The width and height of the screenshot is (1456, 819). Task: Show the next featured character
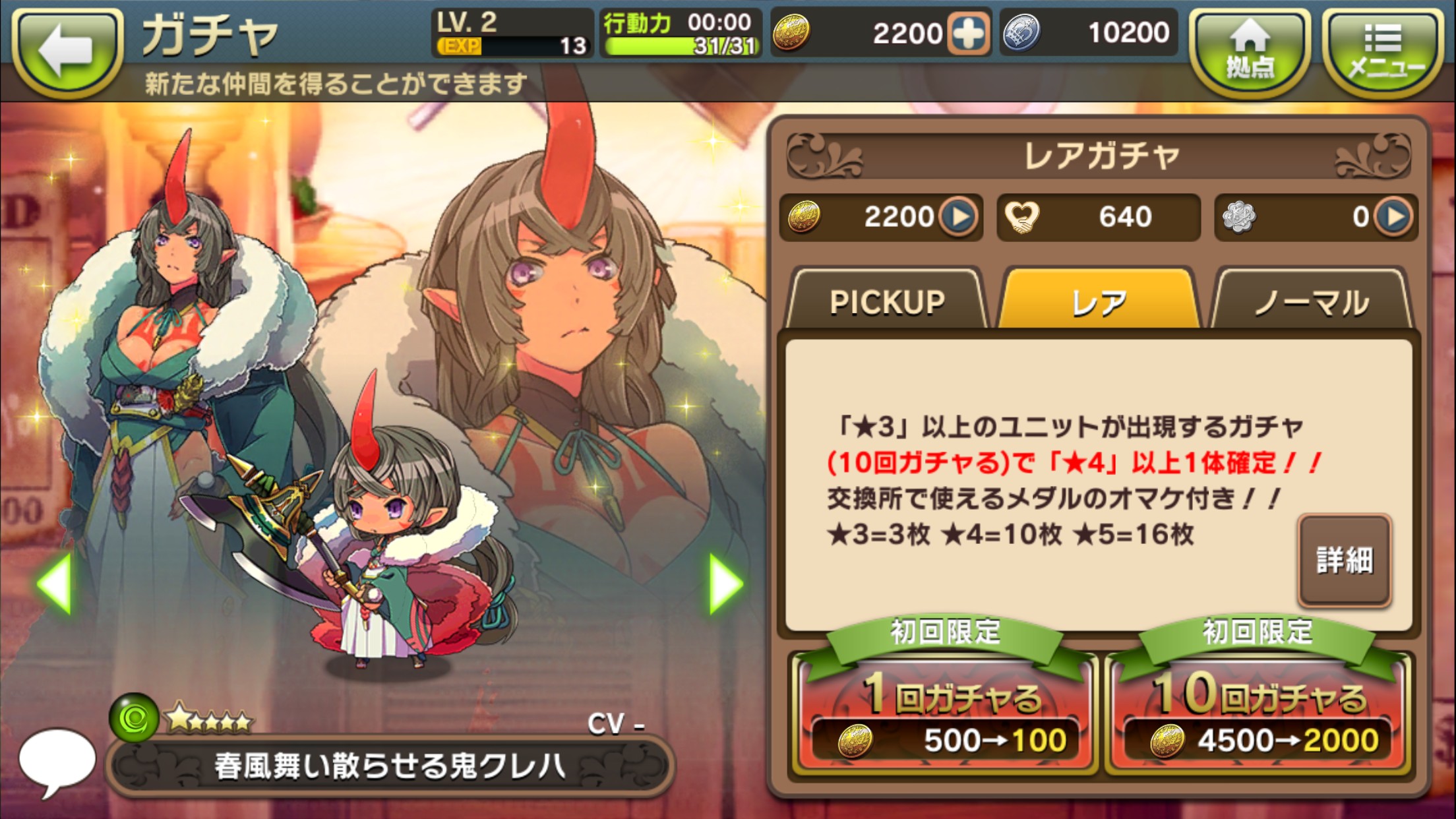(725, 584)
